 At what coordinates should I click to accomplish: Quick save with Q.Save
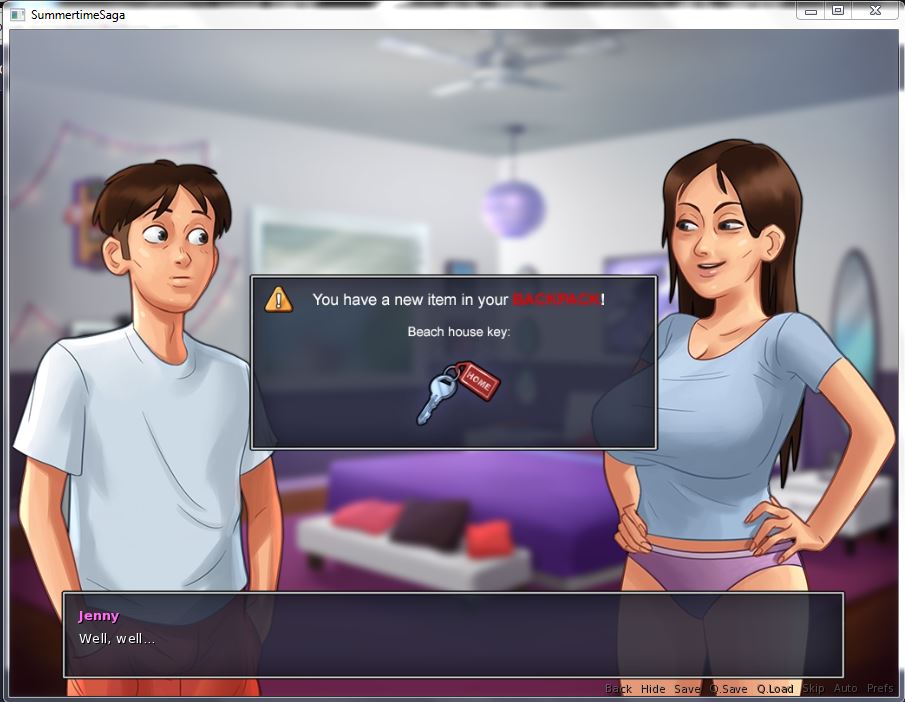[728, 689]
